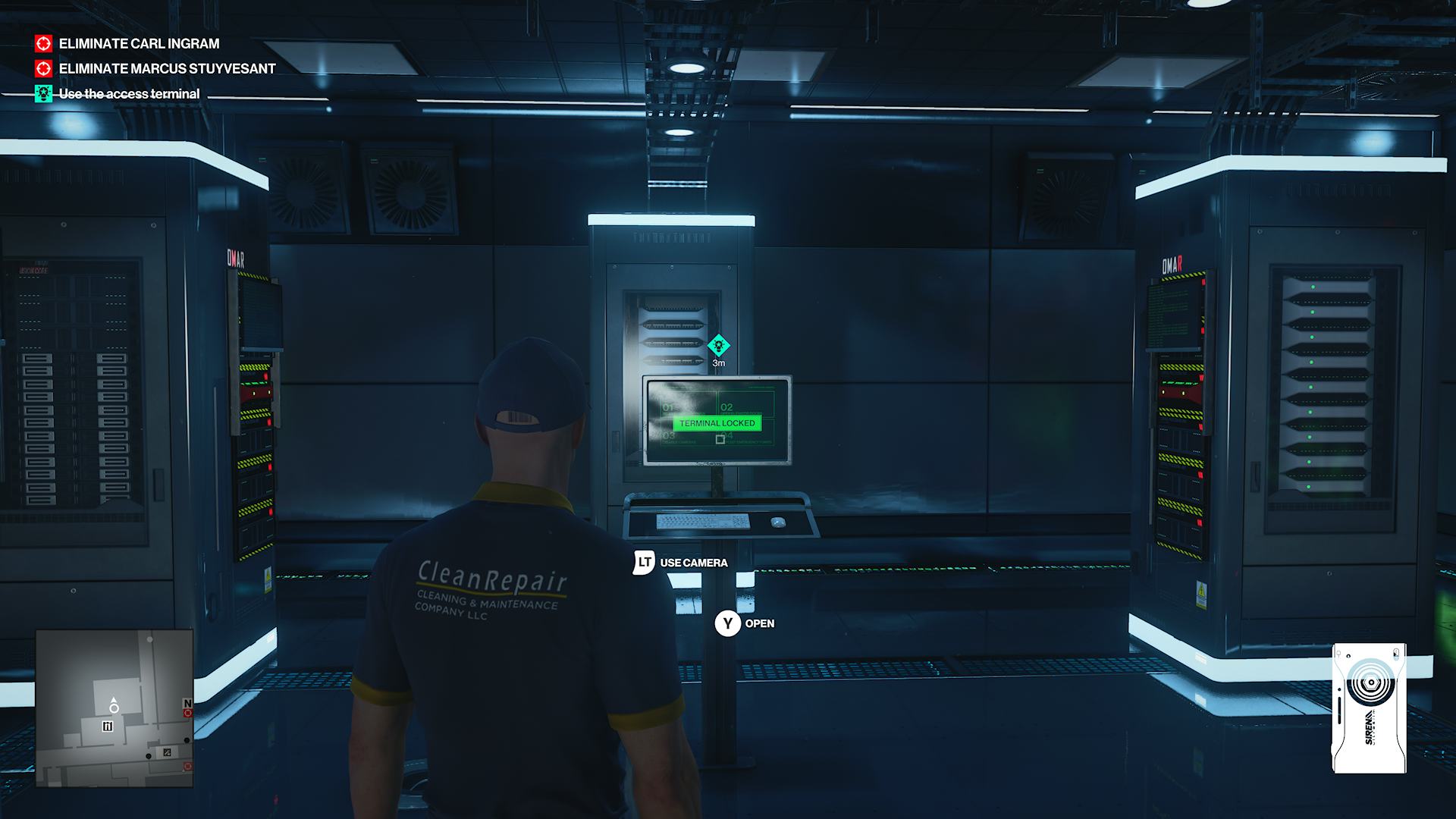Click the player position arrow on the minimap
Image resolution: width=1456 pixels, height=819 pixels.
(x=114, y=703)
